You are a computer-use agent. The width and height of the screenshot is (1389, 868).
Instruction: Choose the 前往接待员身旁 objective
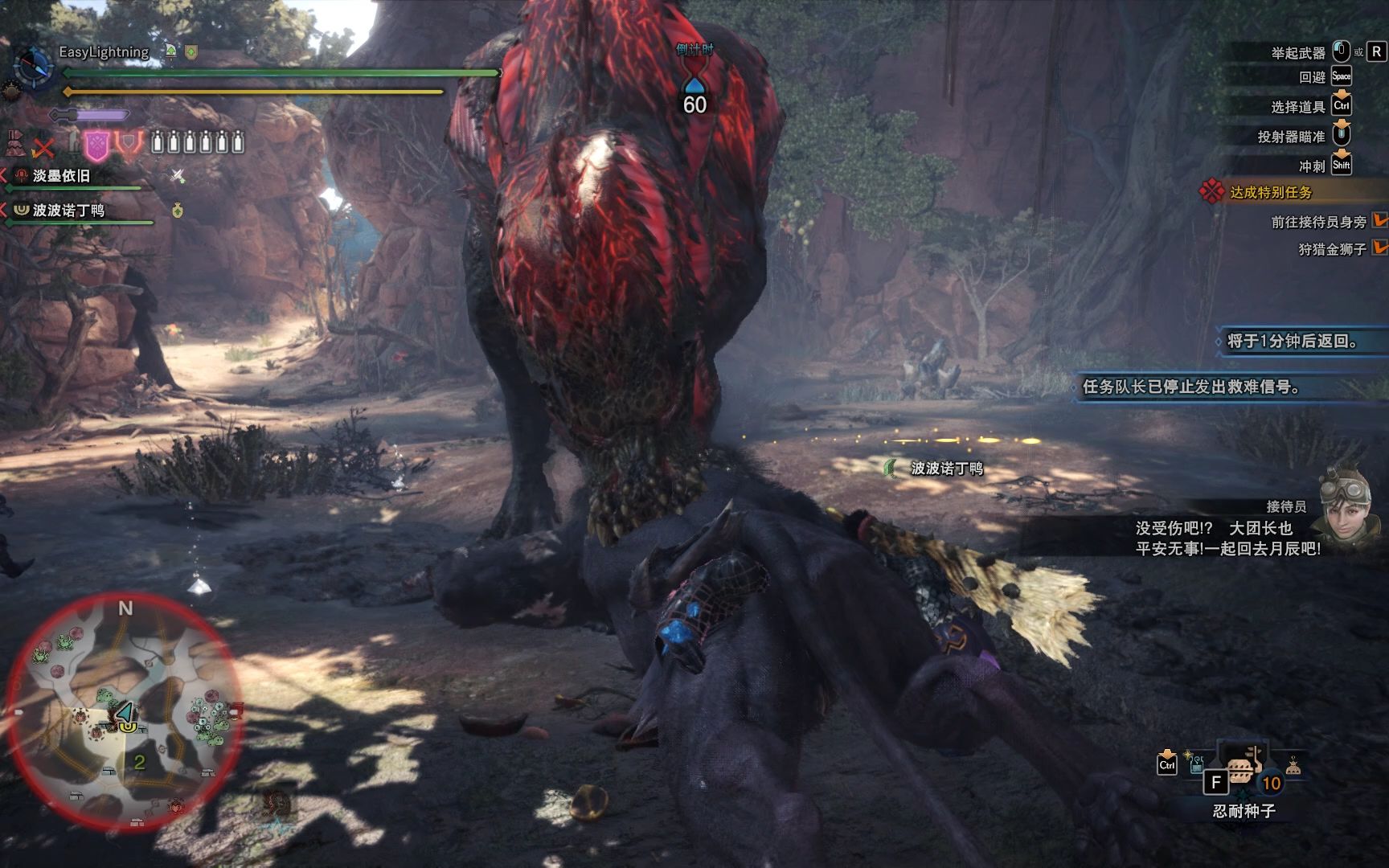coord(1318,222)
